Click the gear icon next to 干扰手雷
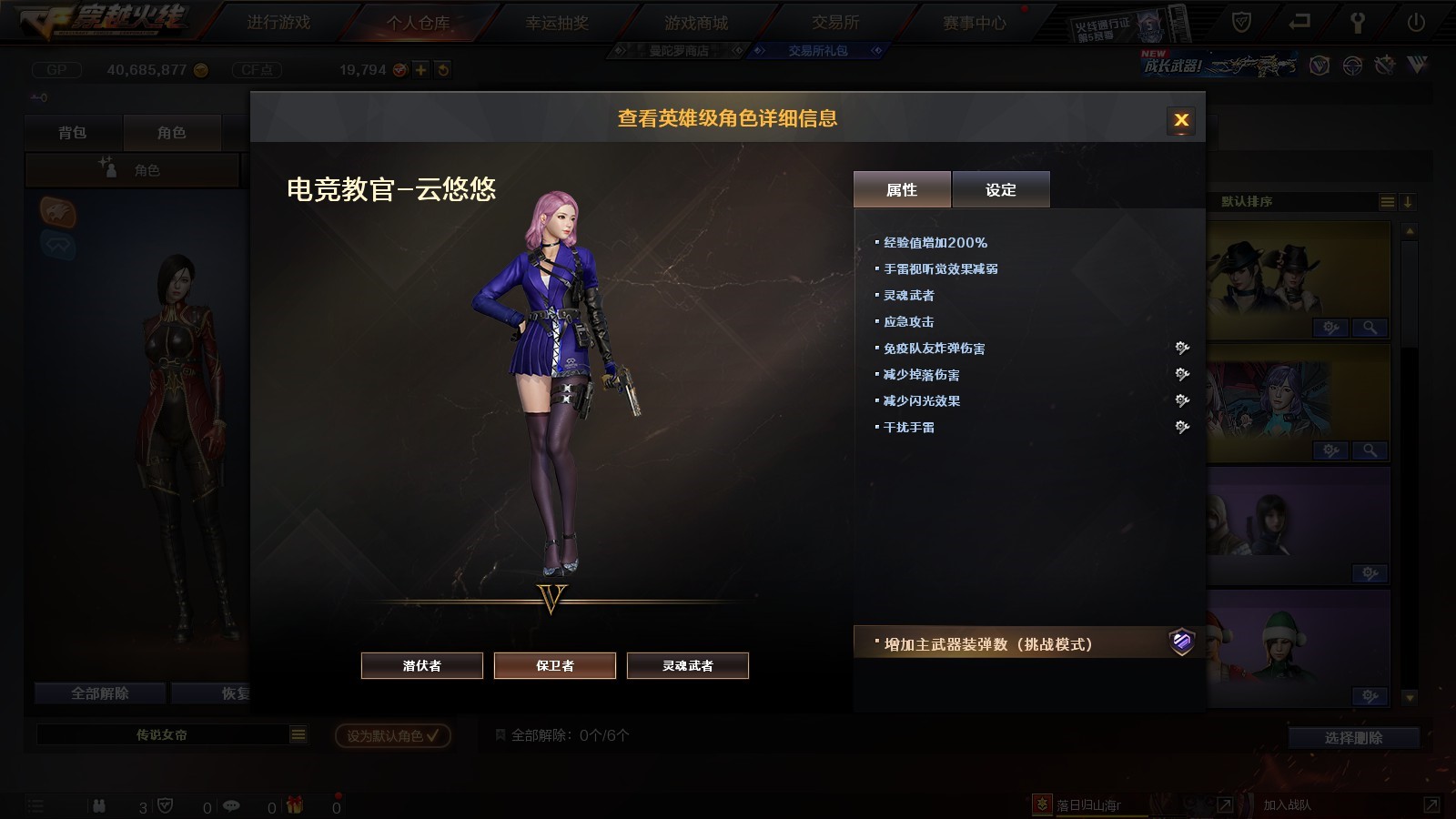The image size is (1456, 819). 1182,427
